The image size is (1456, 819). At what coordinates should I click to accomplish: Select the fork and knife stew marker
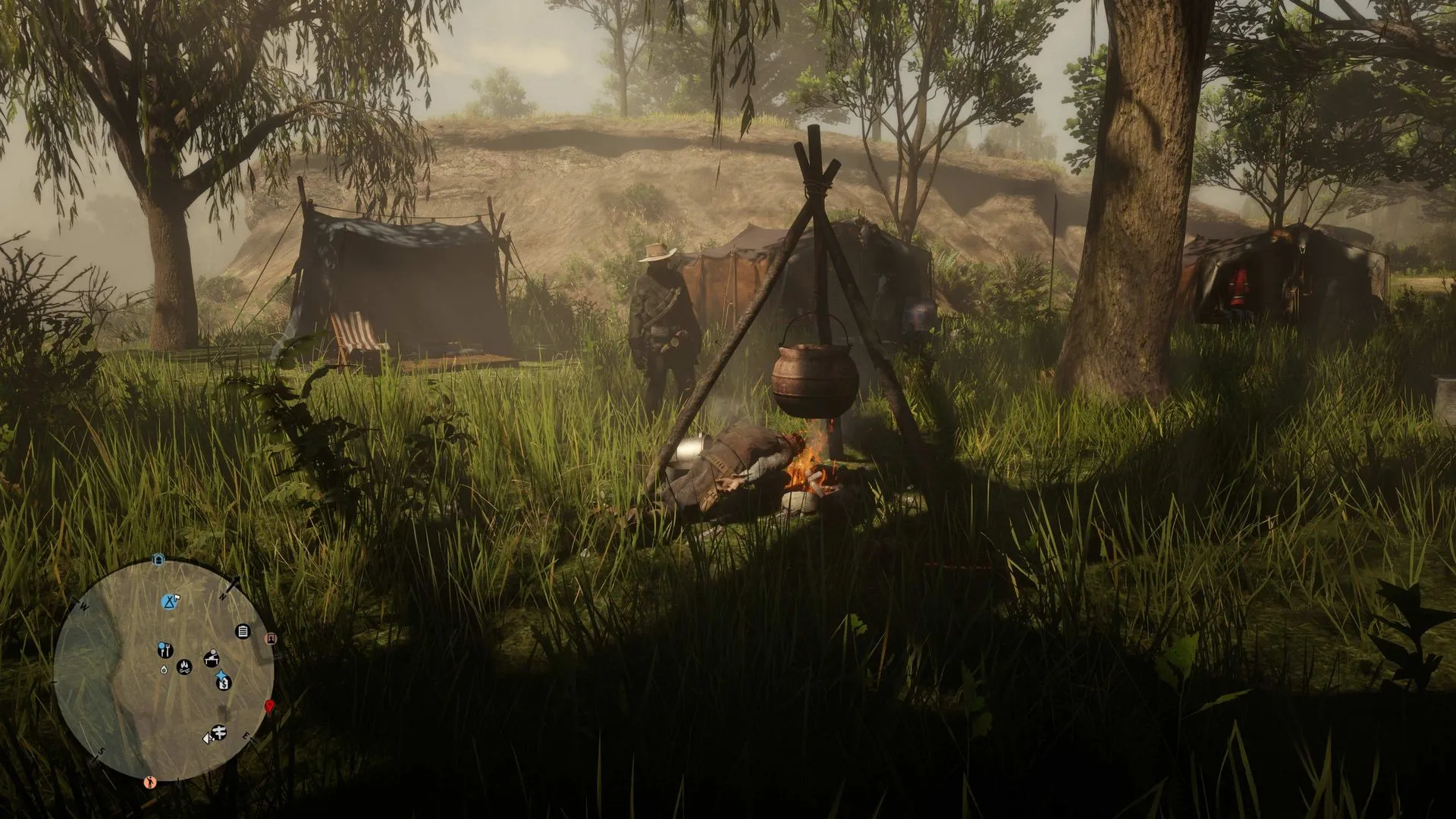click(x=164, y=650)
